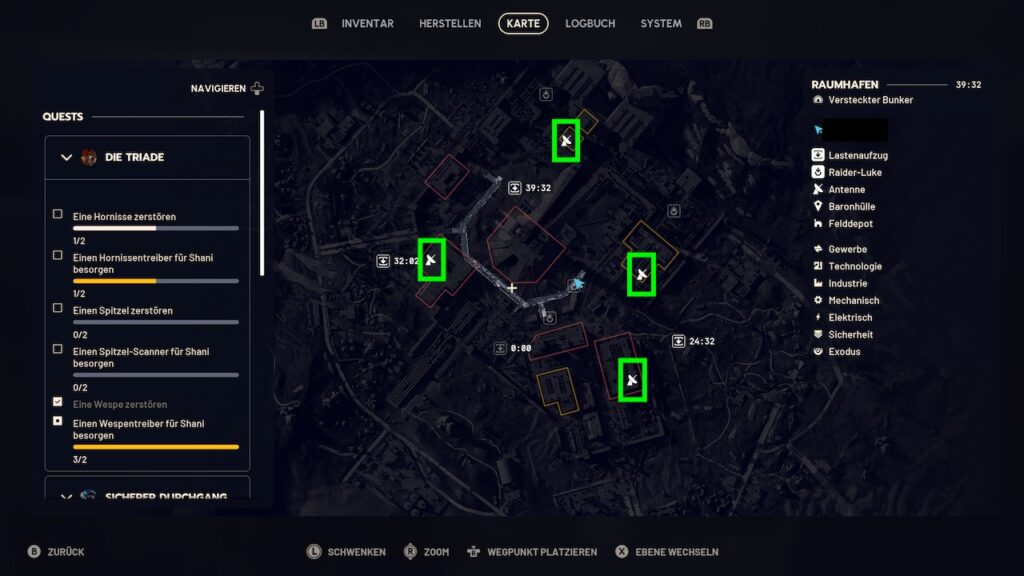Tick Einen Hornissentreiber für Shani besorgen checkbox
This screenshot has width=1024, height=576.
click(58, 255)
